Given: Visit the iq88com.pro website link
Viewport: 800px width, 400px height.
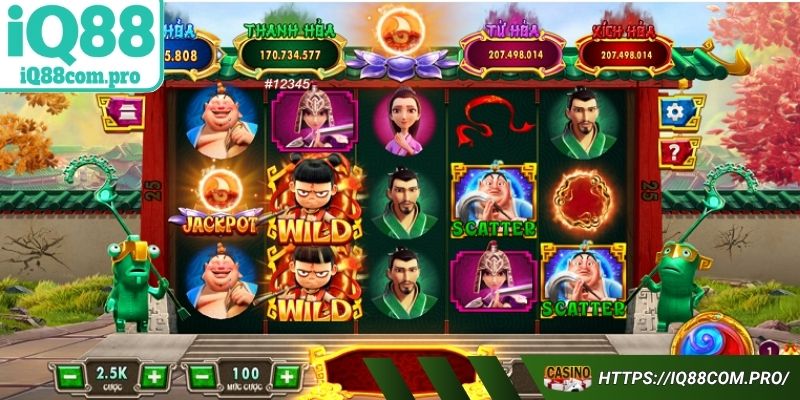Looking at the screenshot, I should point(693,379).
